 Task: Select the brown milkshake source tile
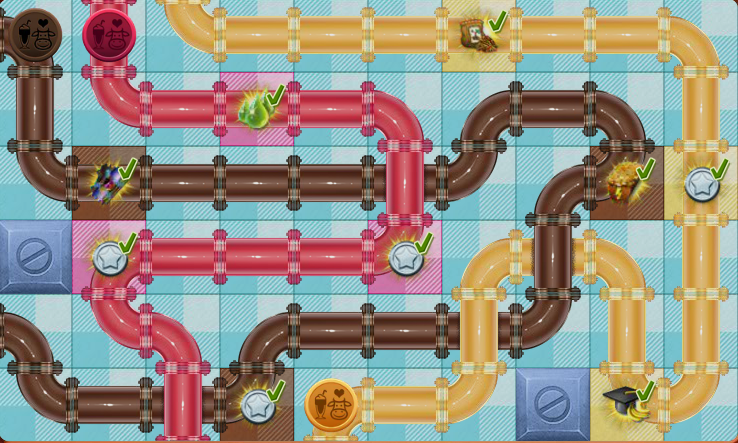pos(35,35)
